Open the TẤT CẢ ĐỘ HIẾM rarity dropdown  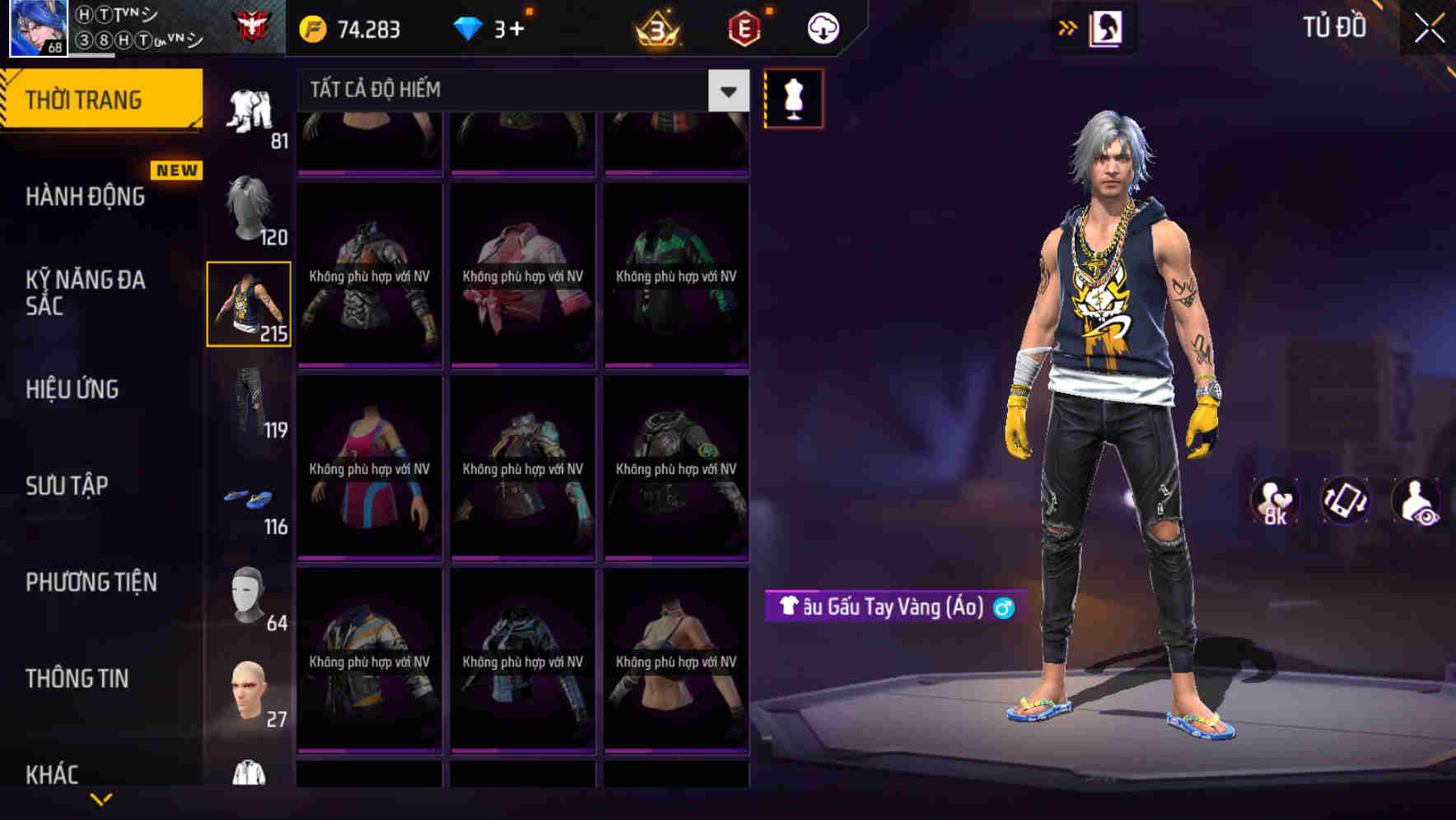(511, 90)
